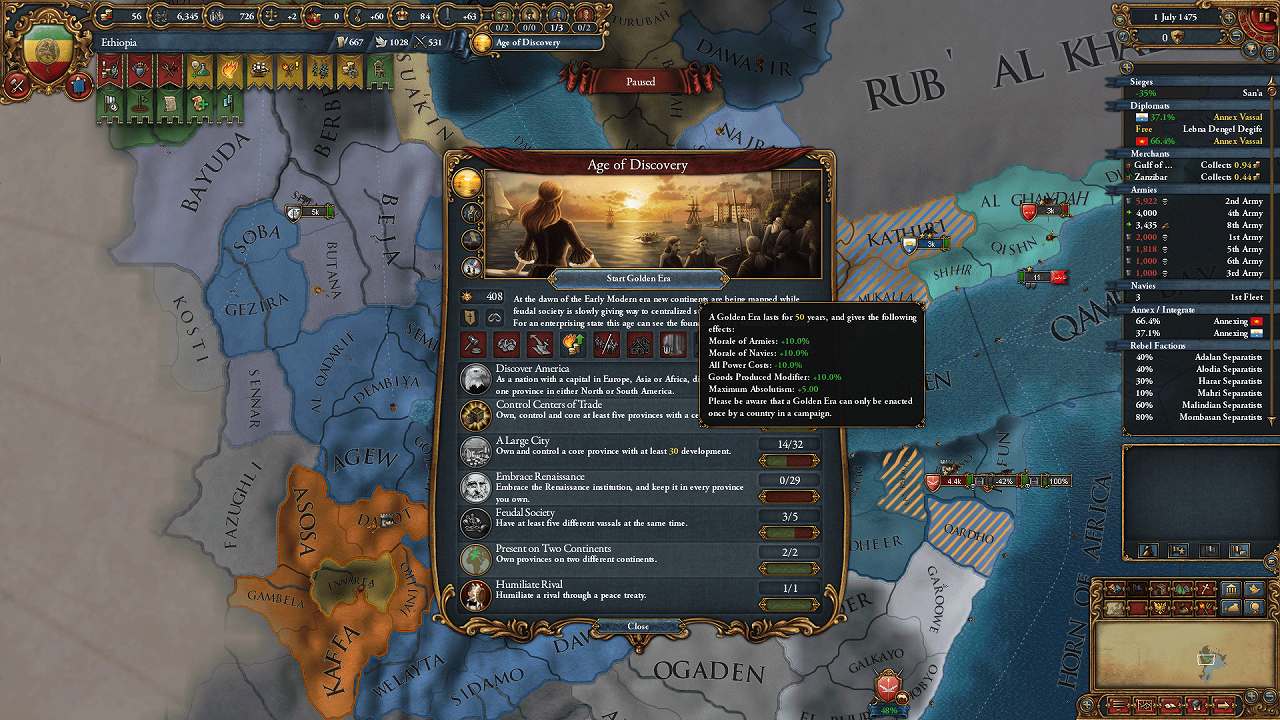Start the Golden Era
Viewport: 1280px width, 720px height.
638,277
